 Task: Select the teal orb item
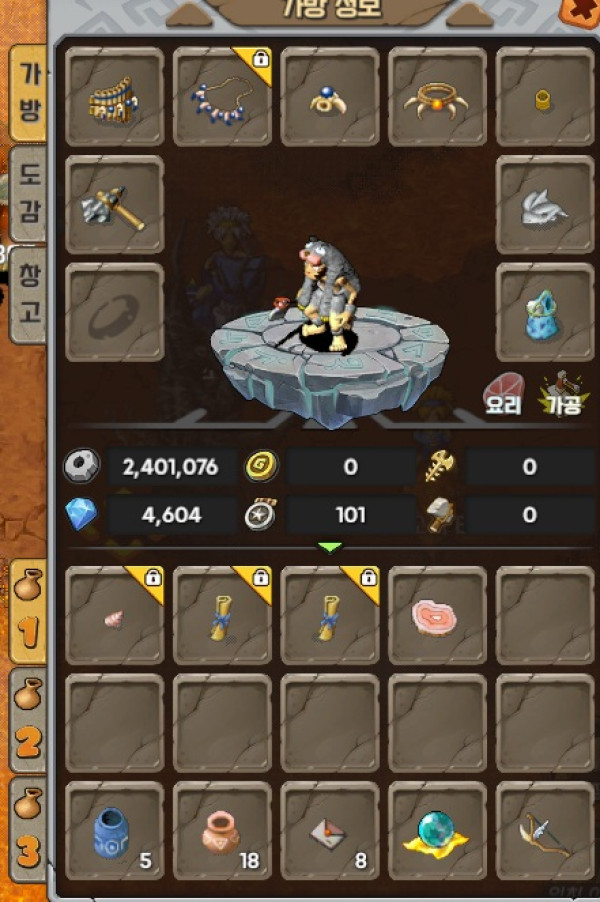coord(437,832)
